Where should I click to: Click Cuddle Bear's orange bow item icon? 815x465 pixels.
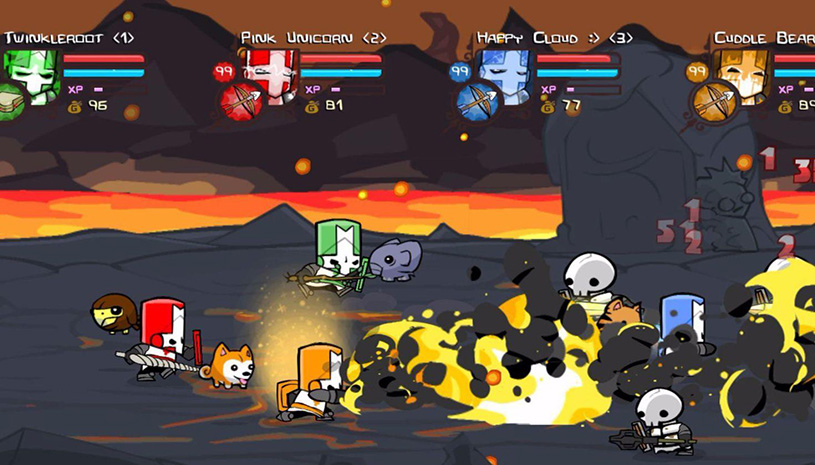pos(714,101)
